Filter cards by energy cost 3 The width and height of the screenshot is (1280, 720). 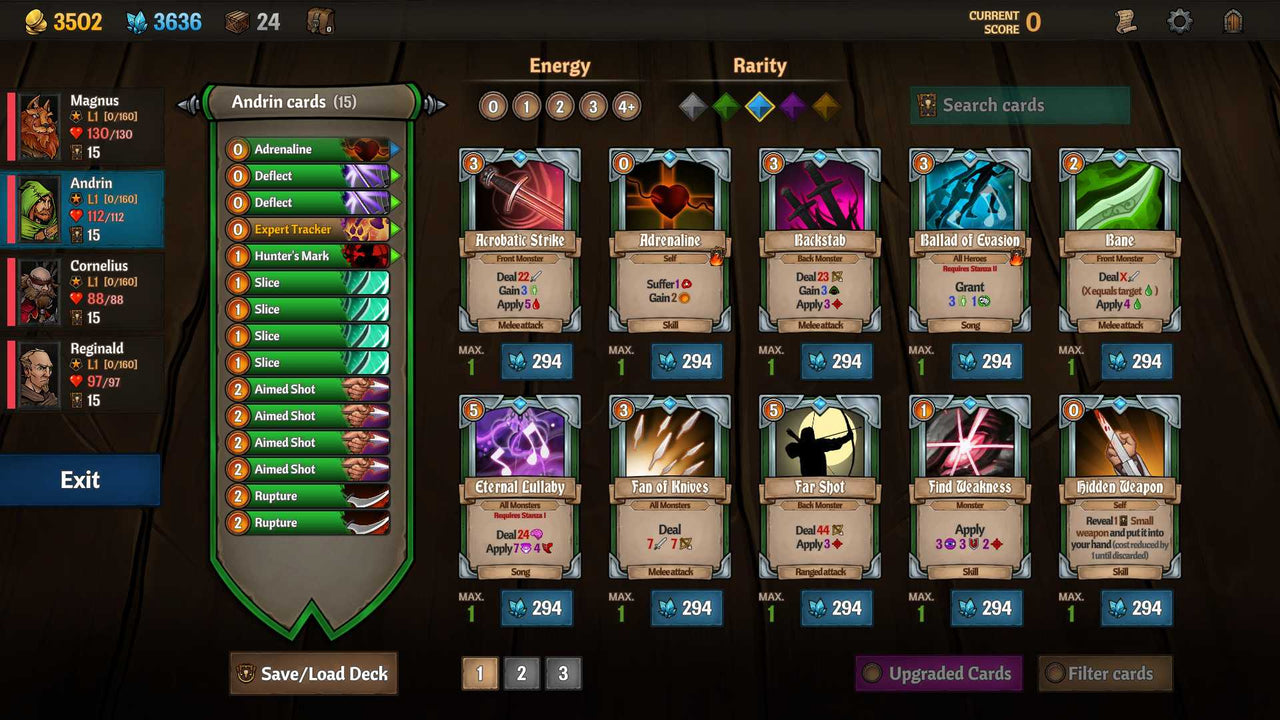pyautogui.click(x=594, y=104)
